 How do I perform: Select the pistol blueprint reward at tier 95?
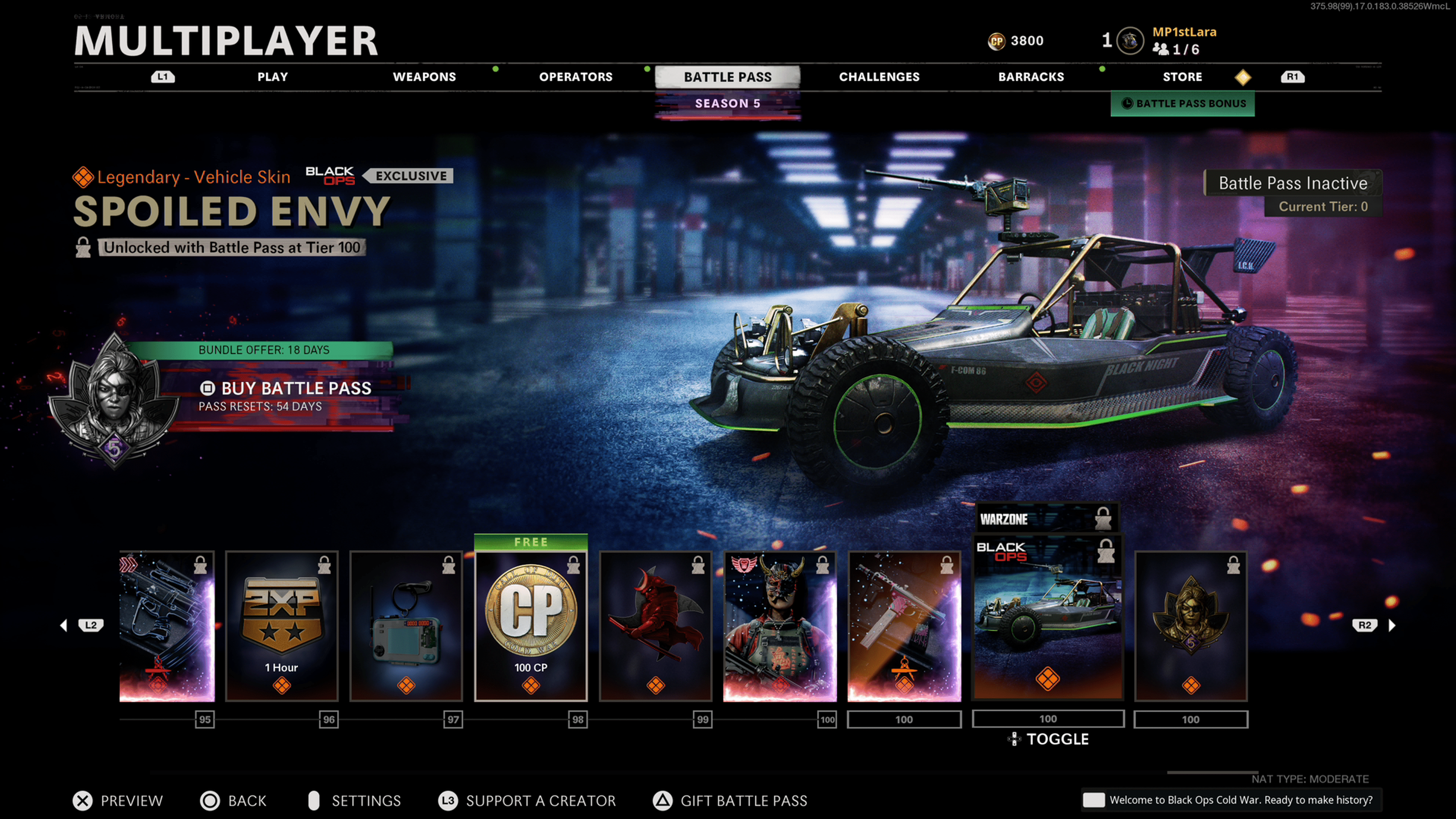pyautogui.click(x=167, y=626)
